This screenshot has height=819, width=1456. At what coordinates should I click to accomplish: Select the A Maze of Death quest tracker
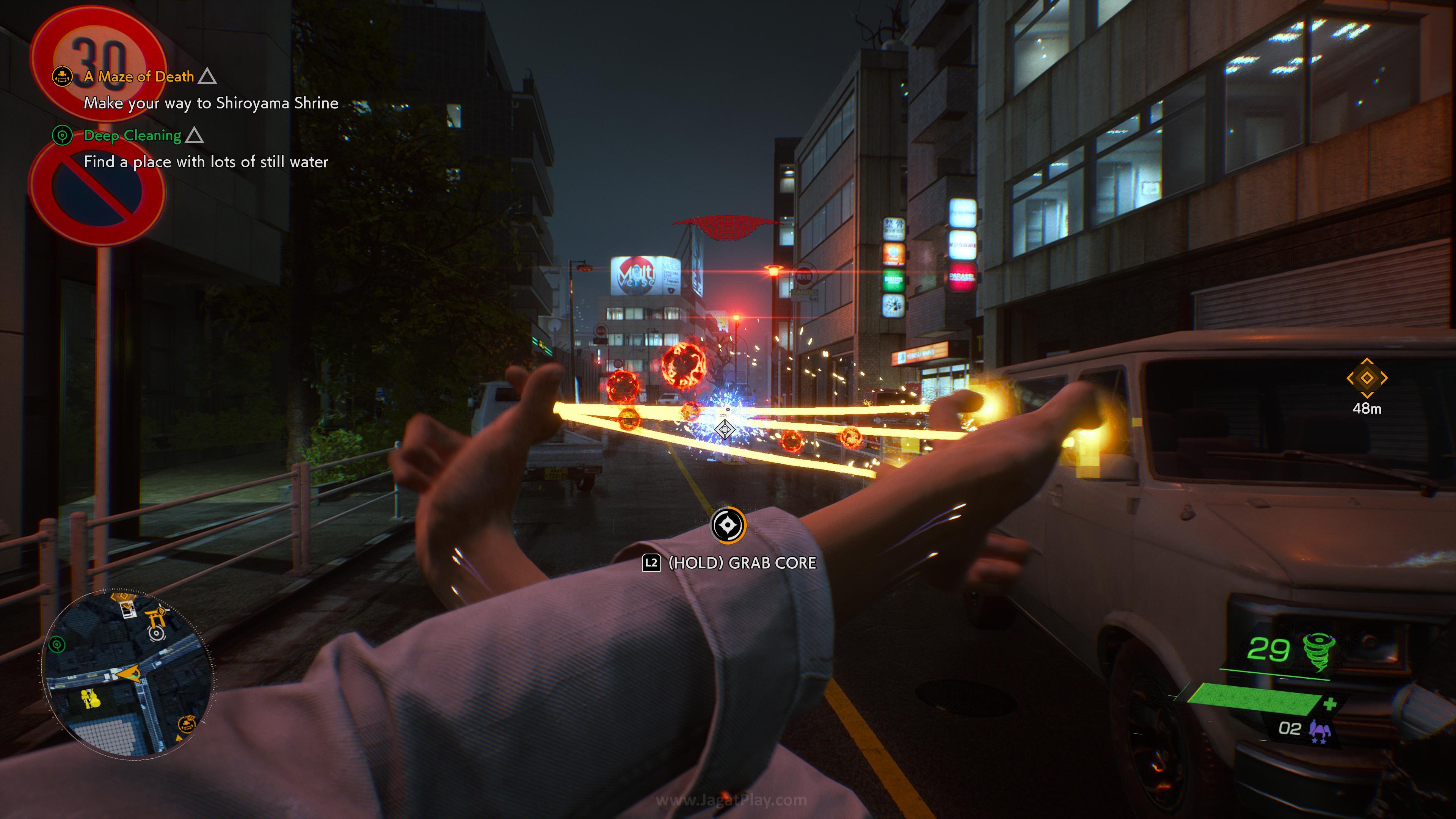(138, 76)
